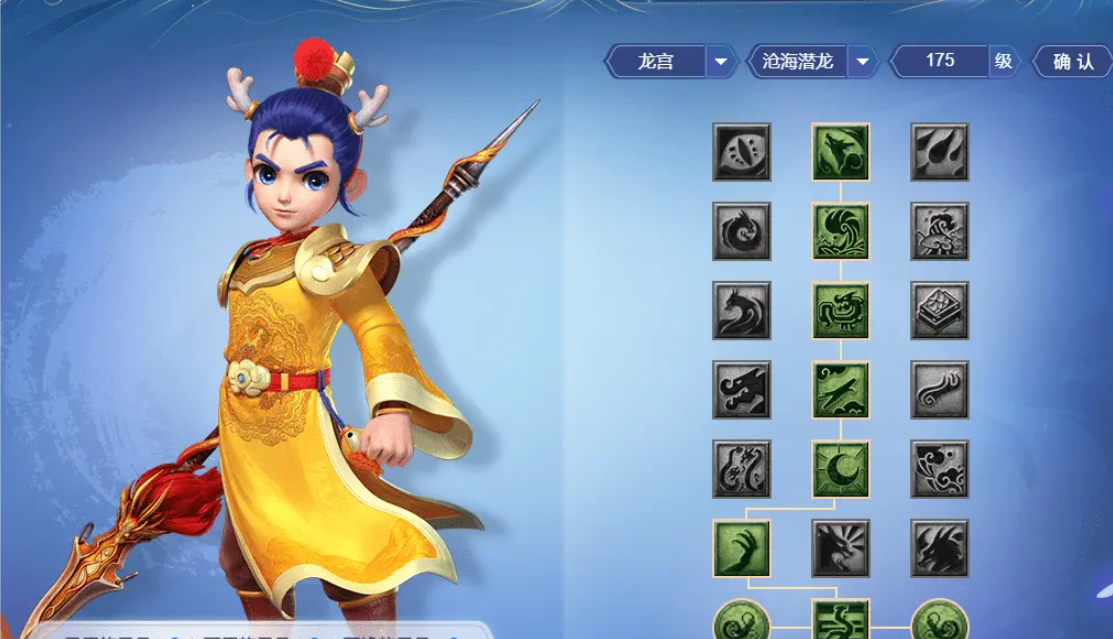Image resolution: width=1113 pixels, height=639 pixels.
Task: Select the green dragon face talent
Action: click(840, 310)
